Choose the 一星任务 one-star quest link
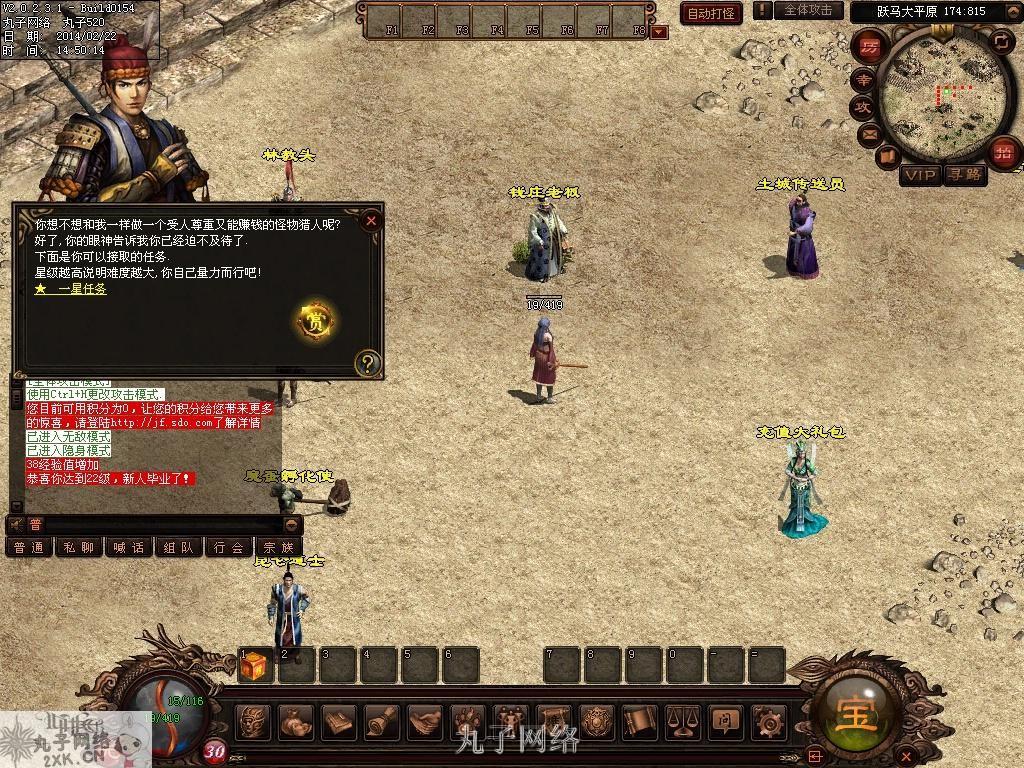Viewport: 1024px width, 768px height. tap(71, 288)
